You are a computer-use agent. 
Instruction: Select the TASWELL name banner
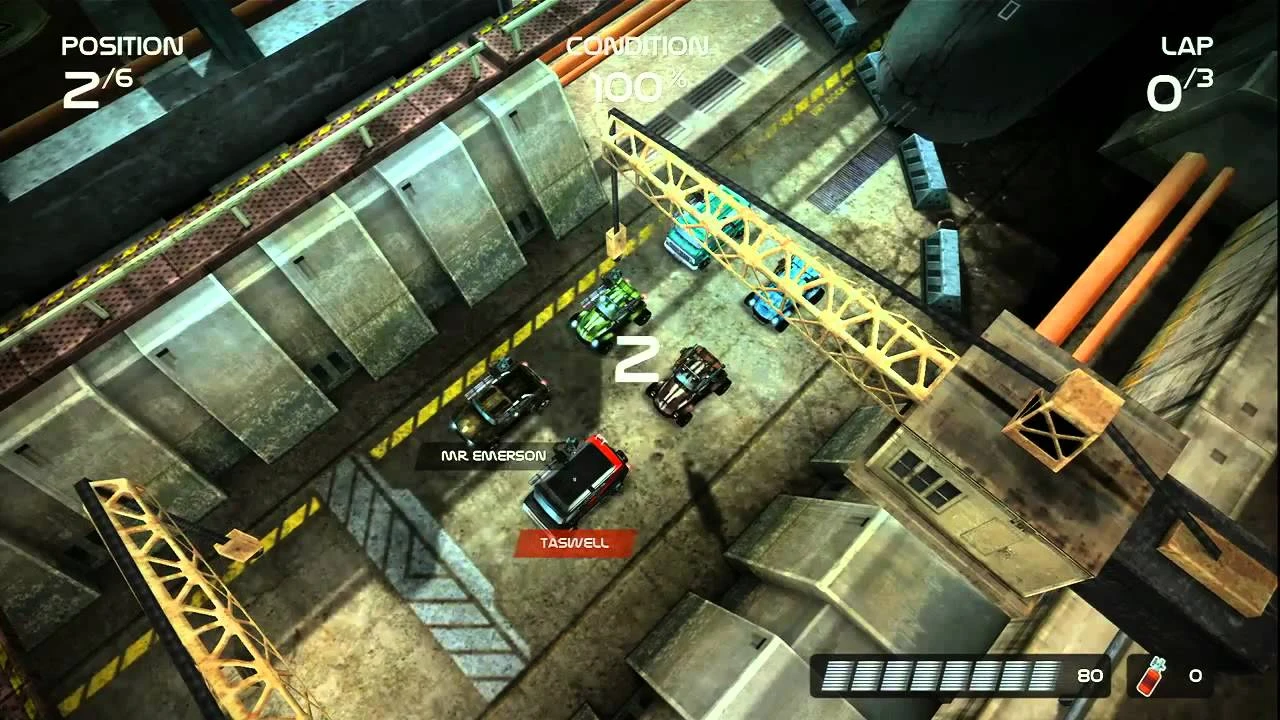(573, 541)
